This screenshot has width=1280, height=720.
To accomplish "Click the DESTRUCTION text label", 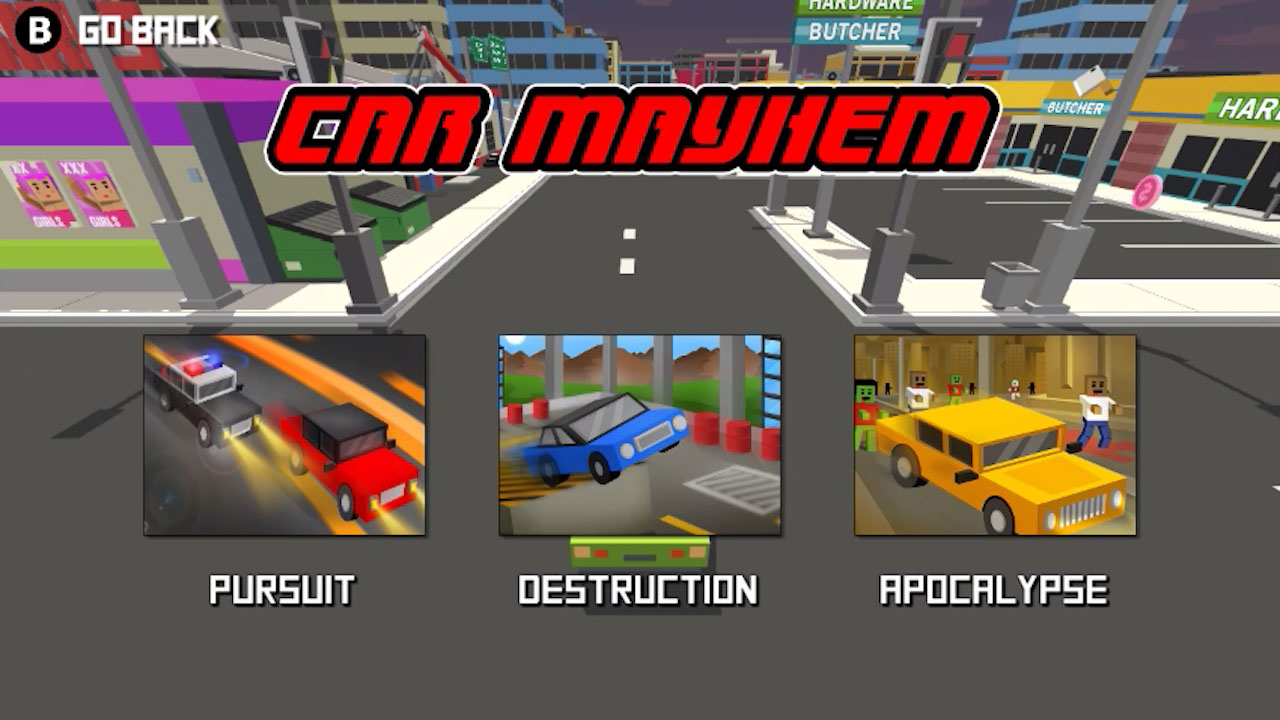I will [638, 589].
